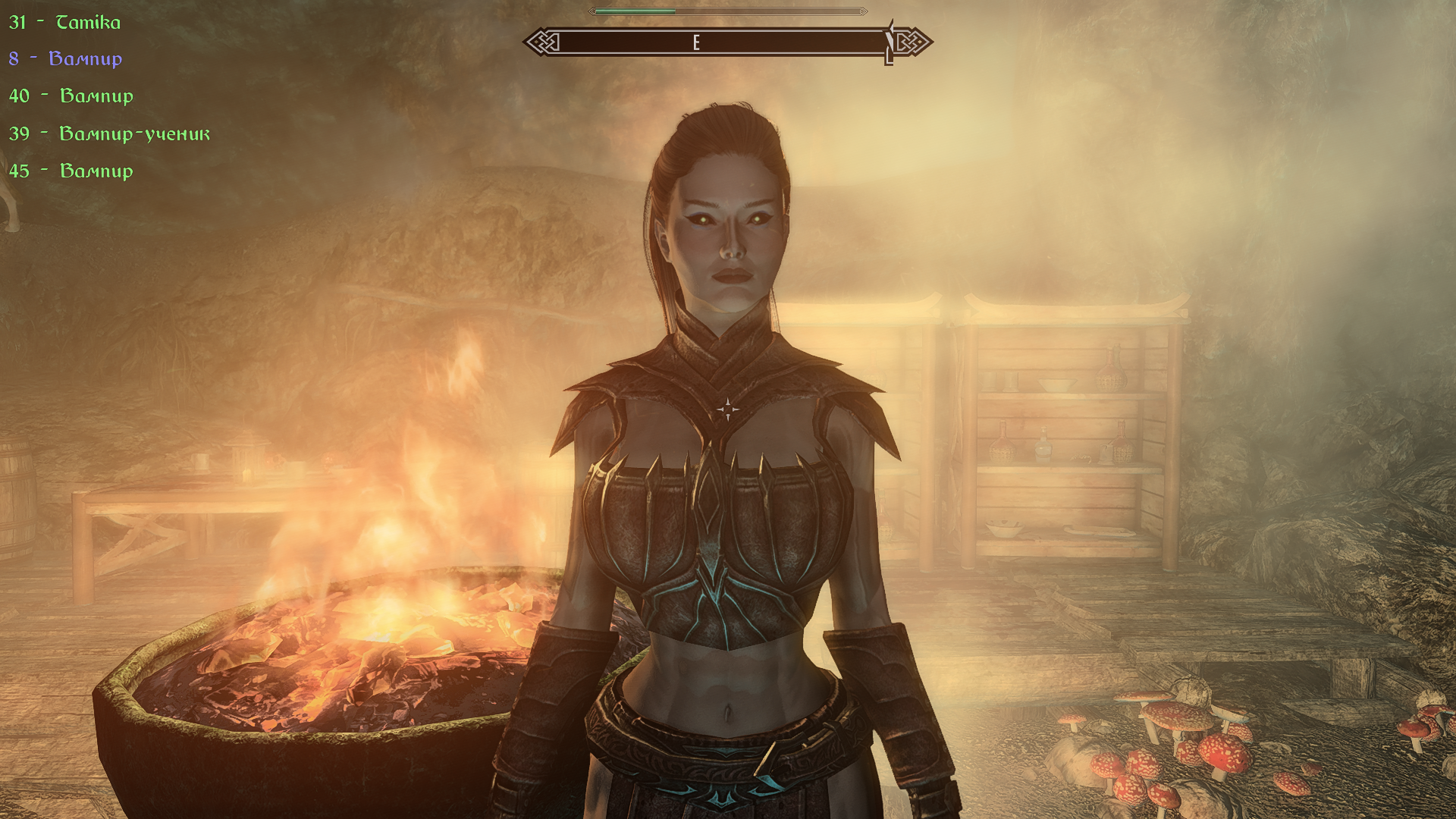Choose the level 40 Вампир row

point(71,96)
